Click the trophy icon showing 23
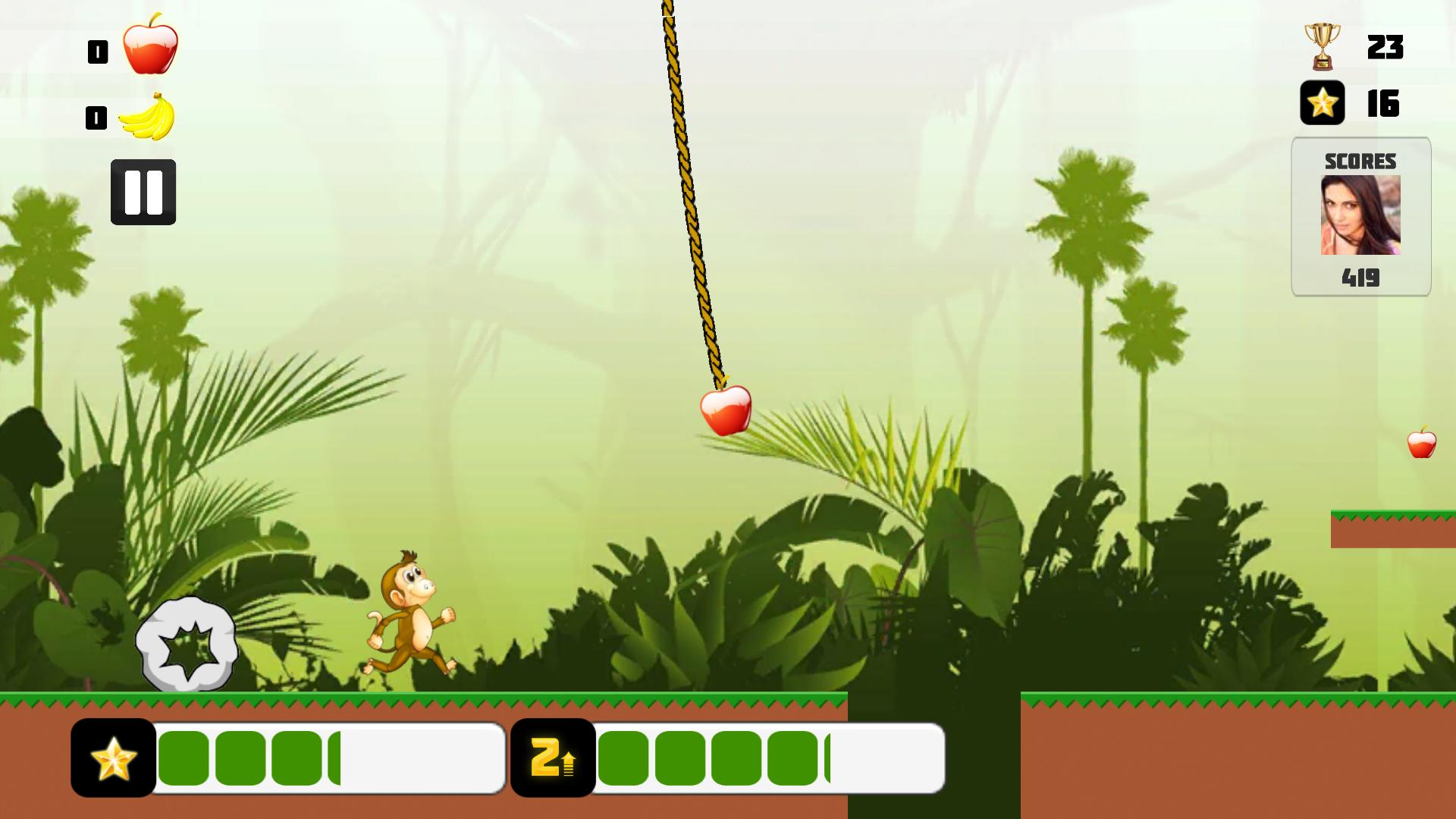 (x=1321, y=47)
